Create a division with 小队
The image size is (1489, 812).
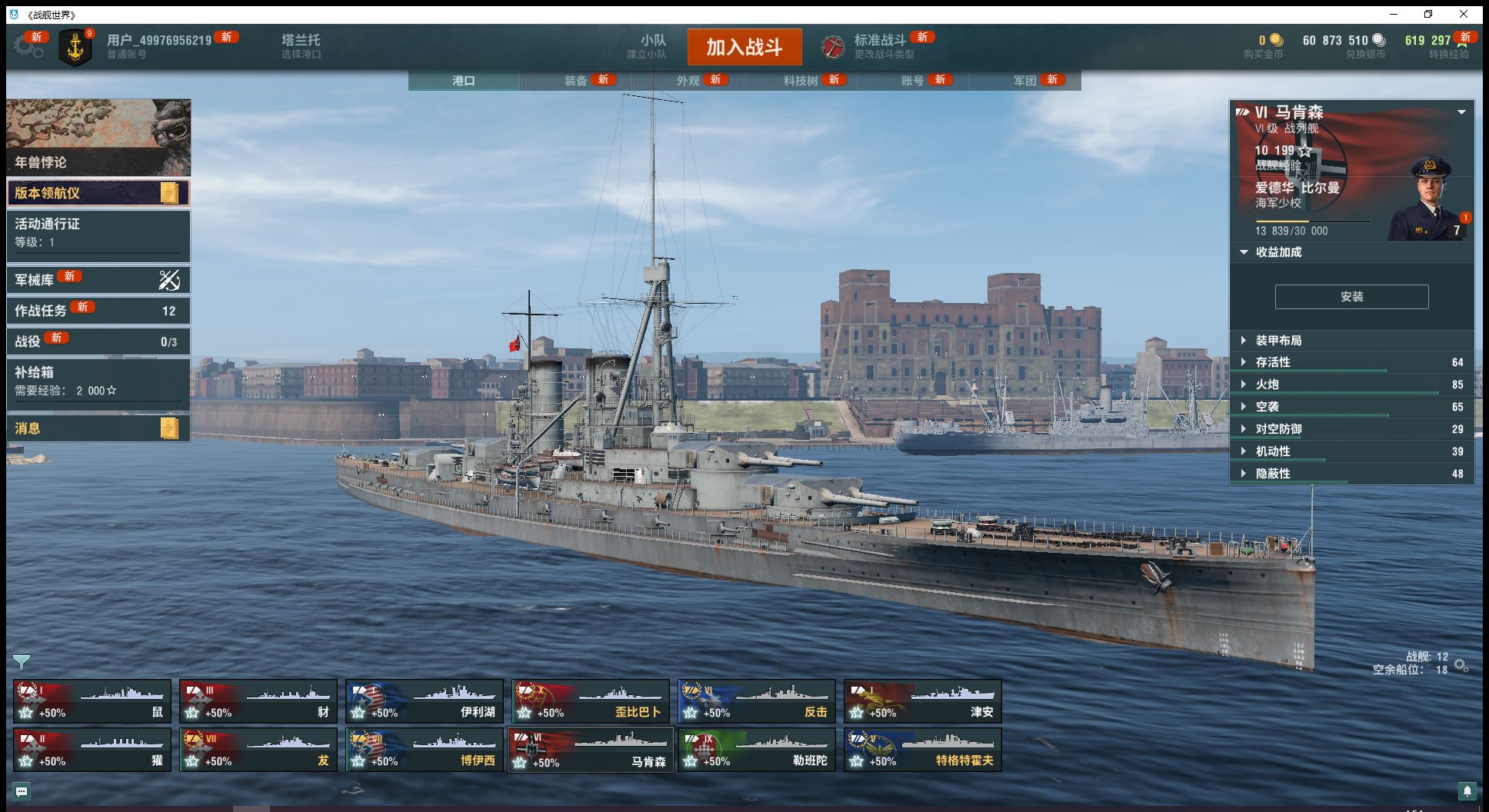(652, 46)
